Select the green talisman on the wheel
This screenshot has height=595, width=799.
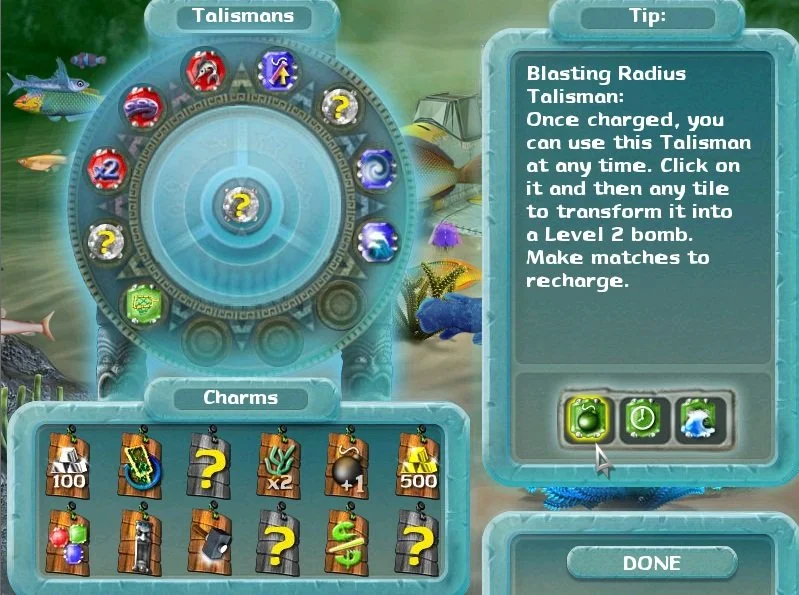143,302
